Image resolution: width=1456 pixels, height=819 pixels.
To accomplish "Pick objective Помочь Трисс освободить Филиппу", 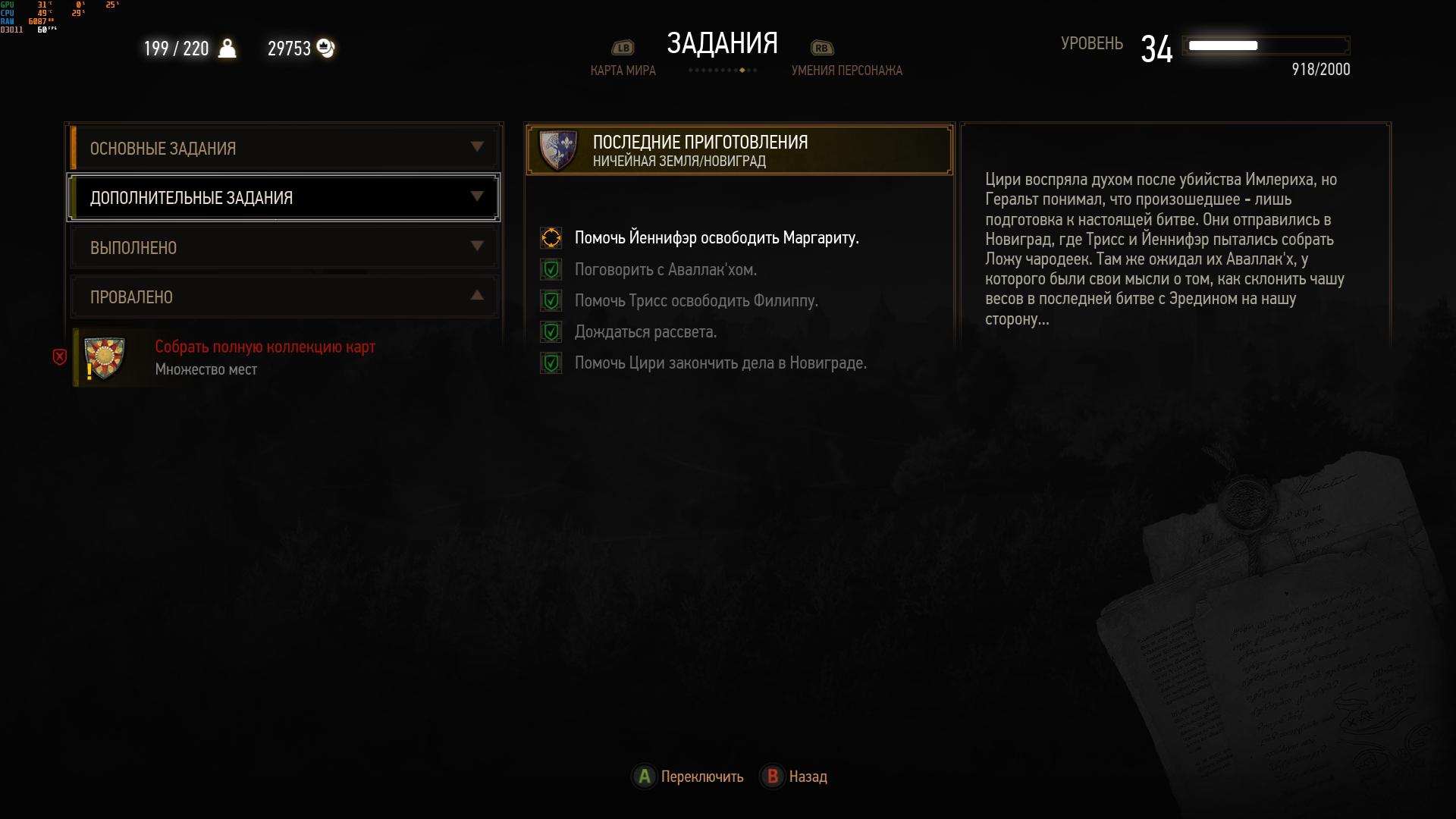I will [x=695, y=301].
